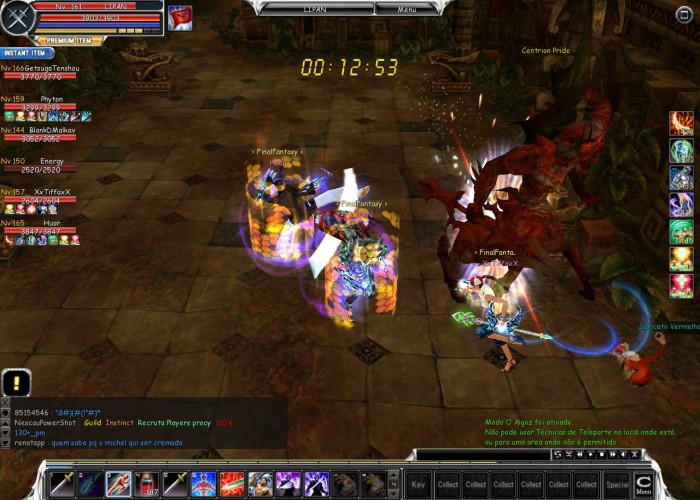Select the Instant Item tab
Viewport: 700px width, 500px height.
(x=23, y=53)
